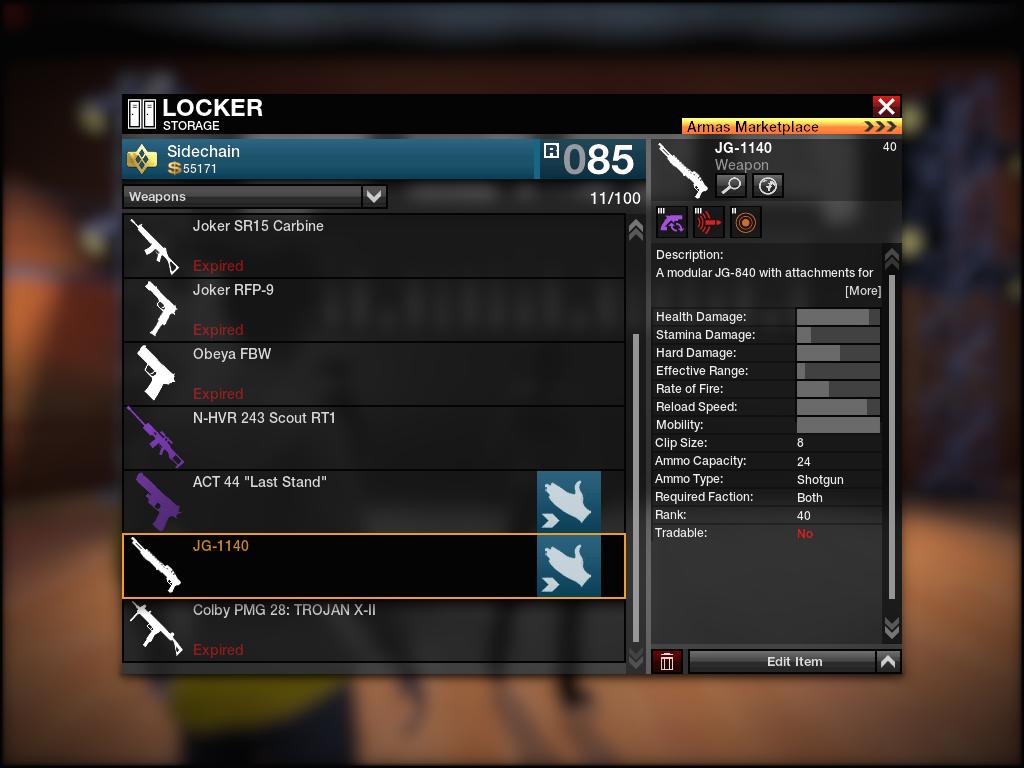Delete the item with the trash button

coord(667,661)
